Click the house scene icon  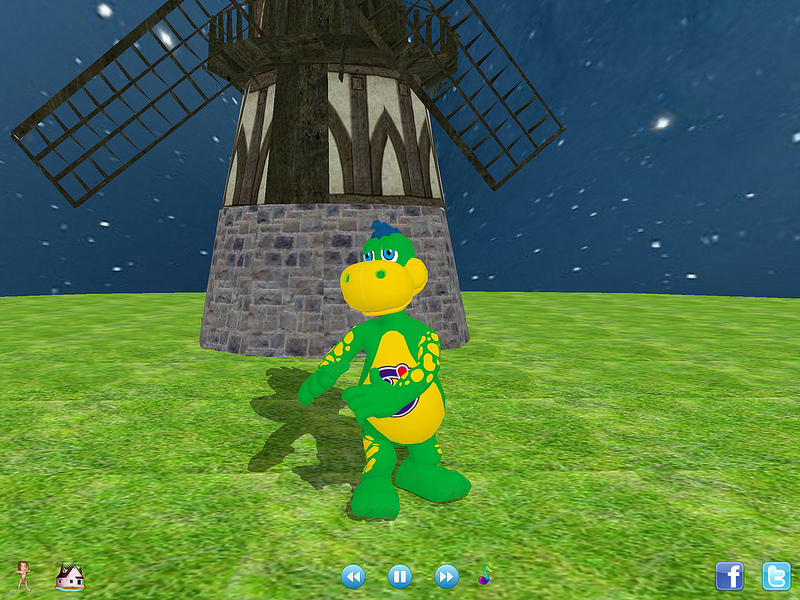coord(69,575)
